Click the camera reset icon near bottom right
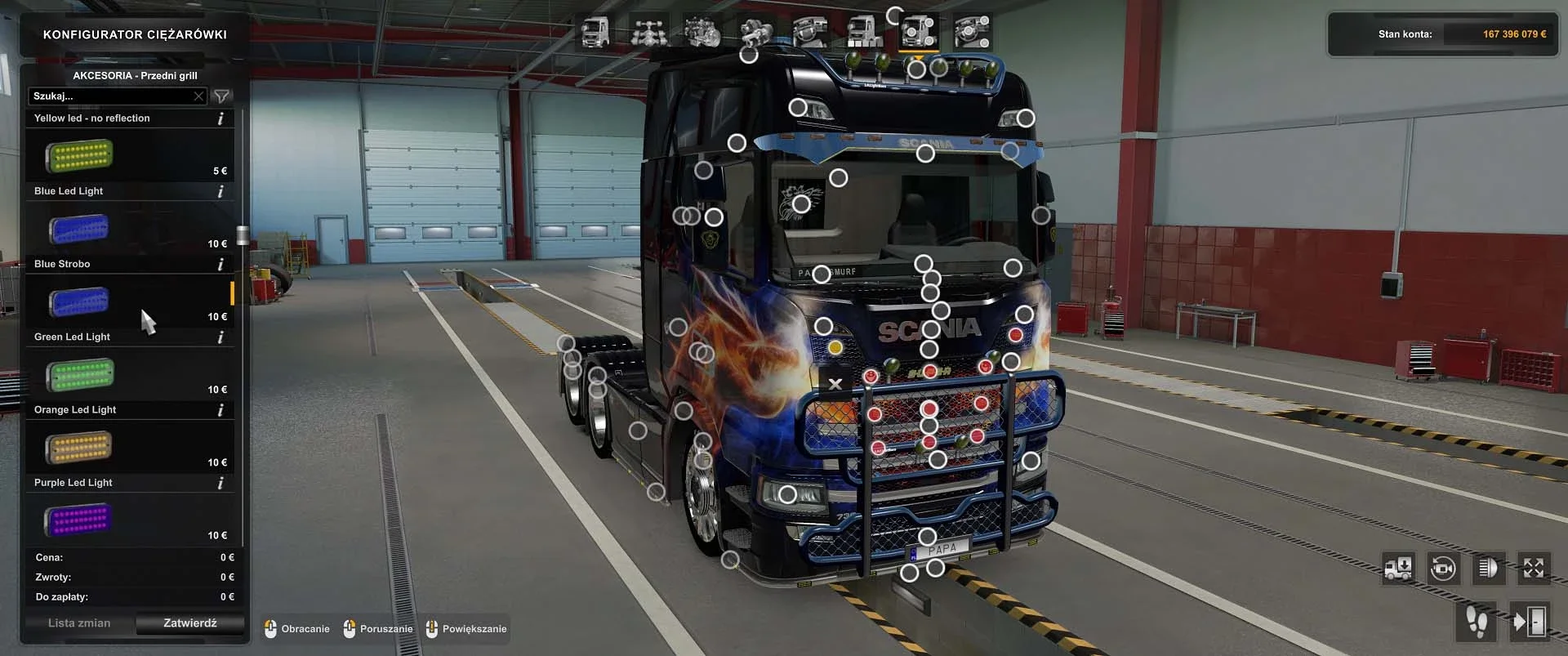 click(x=1442, y=569)
